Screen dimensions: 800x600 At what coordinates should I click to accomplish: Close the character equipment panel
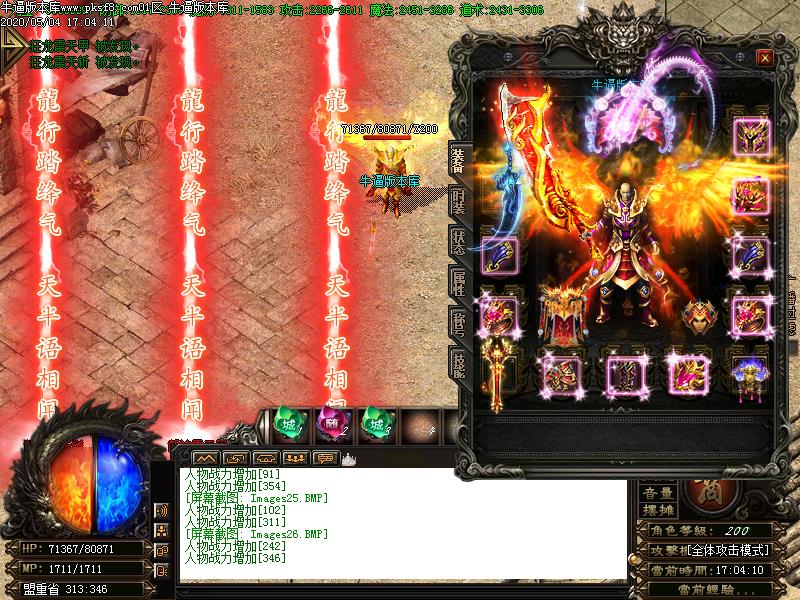(x=764, y=57)
